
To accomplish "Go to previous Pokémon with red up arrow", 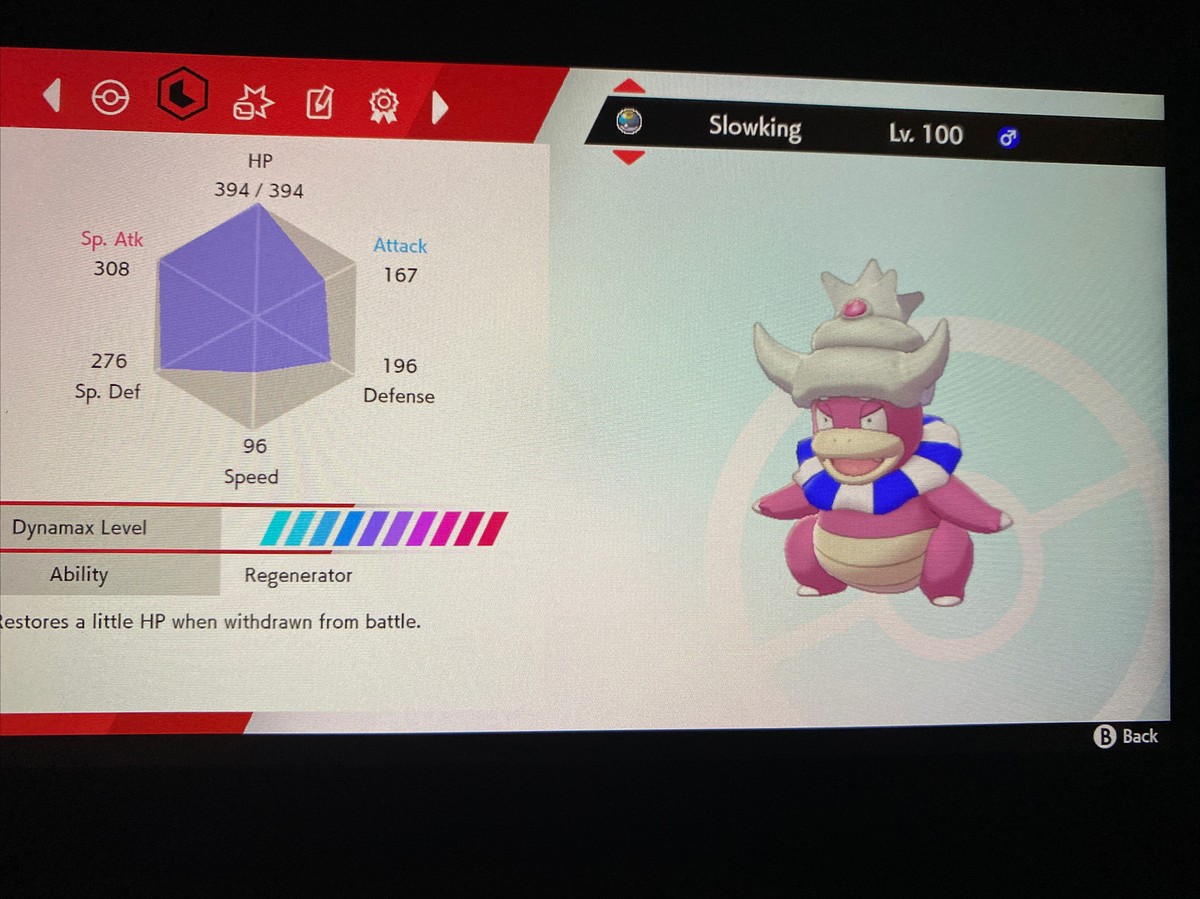I will [629, 87].
